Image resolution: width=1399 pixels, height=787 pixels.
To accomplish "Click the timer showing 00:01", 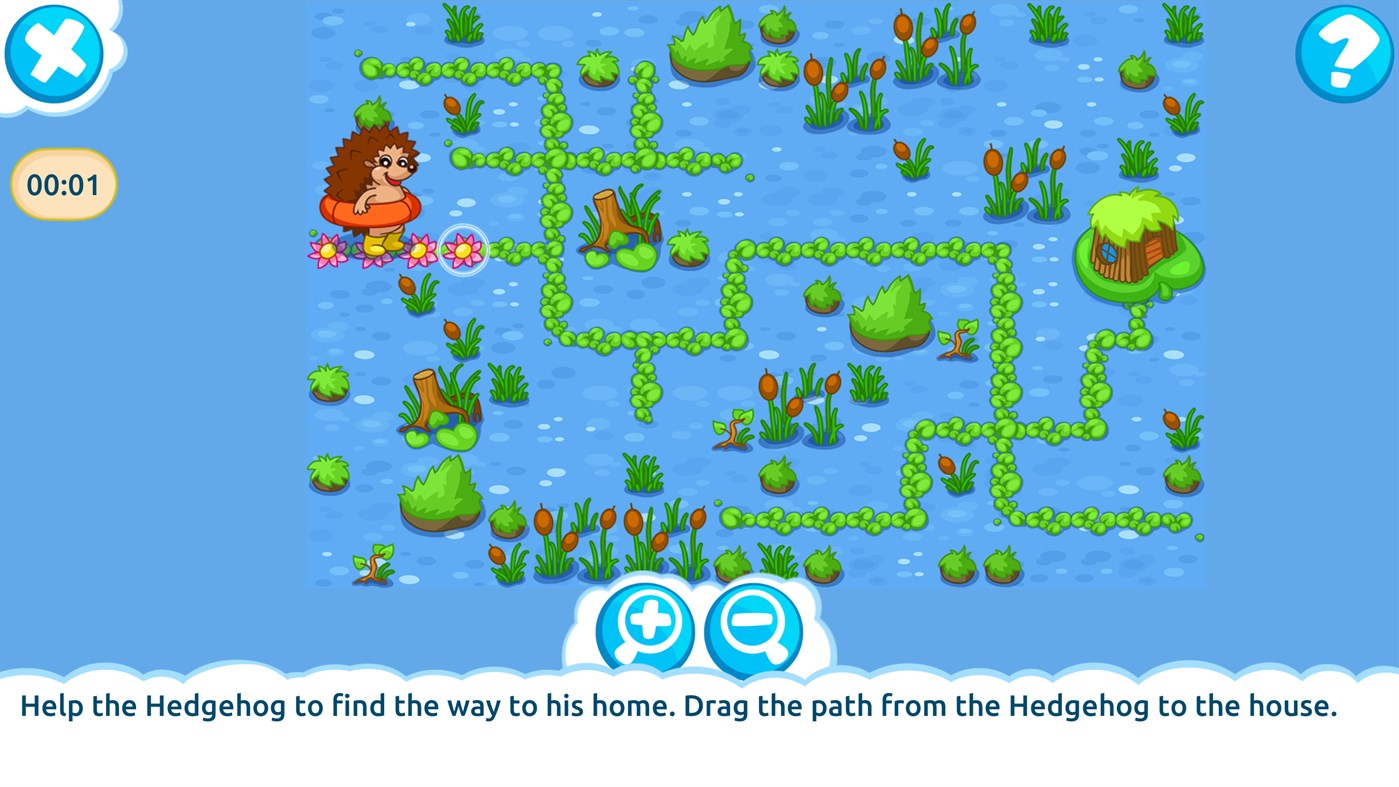I will (63, 182).
